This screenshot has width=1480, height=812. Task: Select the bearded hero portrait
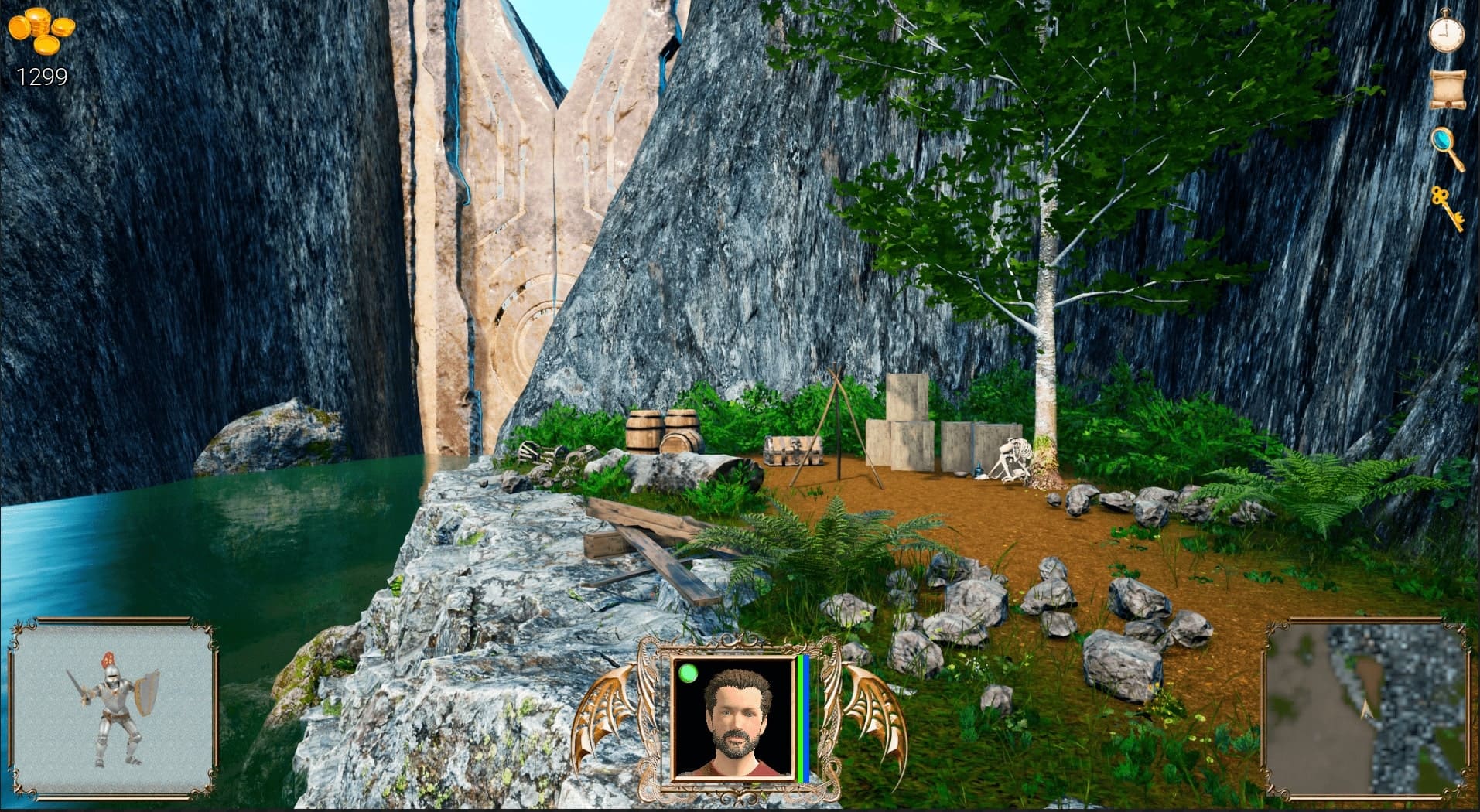pos(733,717)
